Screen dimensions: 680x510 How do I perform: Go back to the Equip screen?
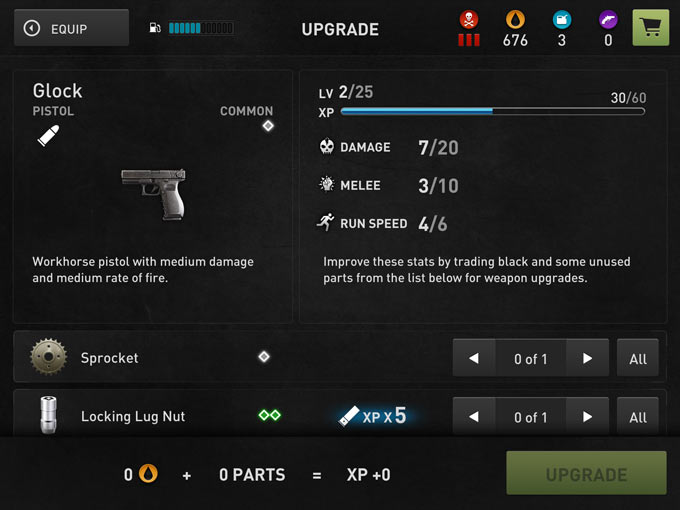[71, 29]
